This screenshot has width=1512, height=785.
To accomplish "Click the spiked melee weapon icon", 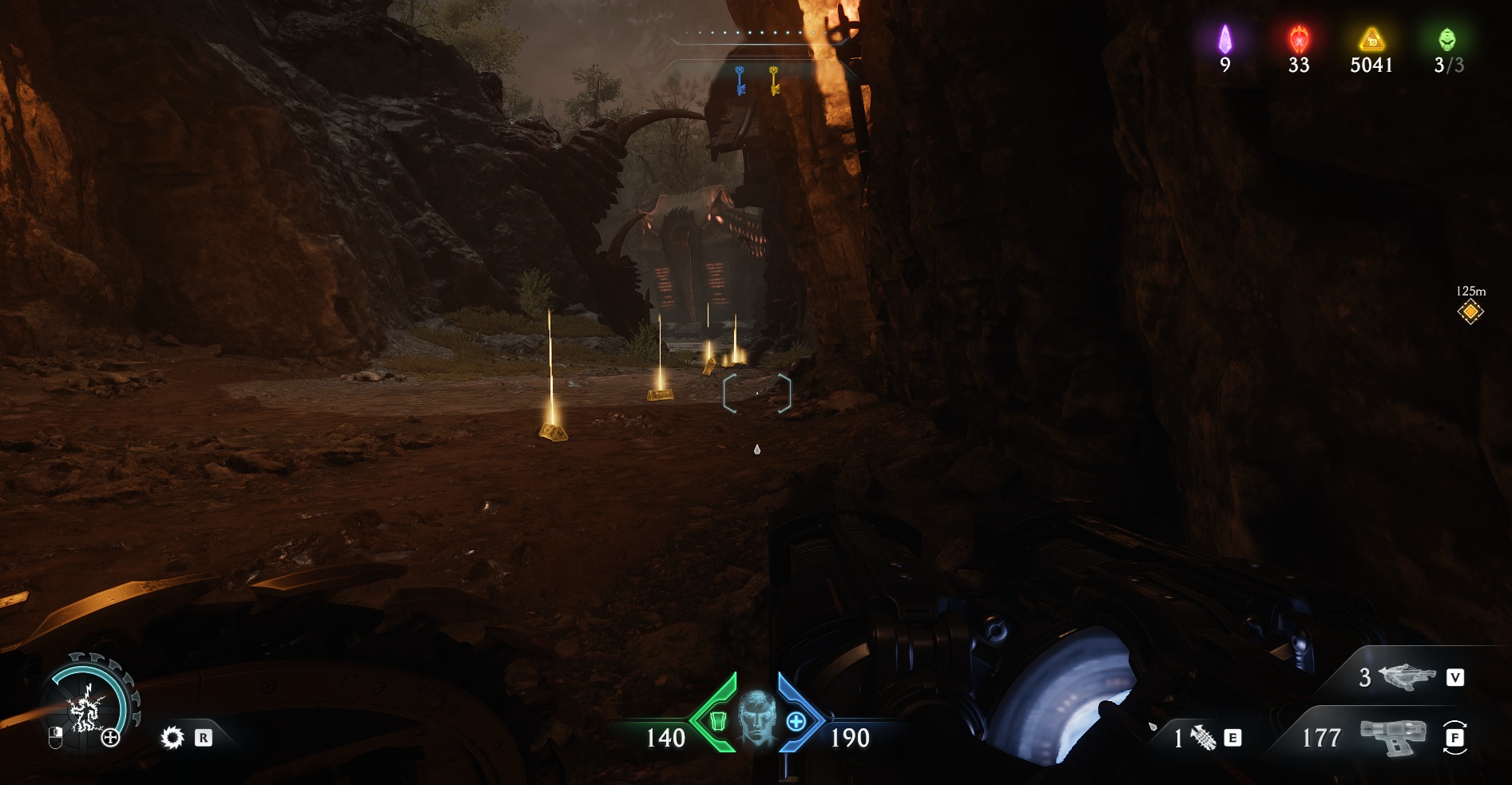I will tap(173, 738).
